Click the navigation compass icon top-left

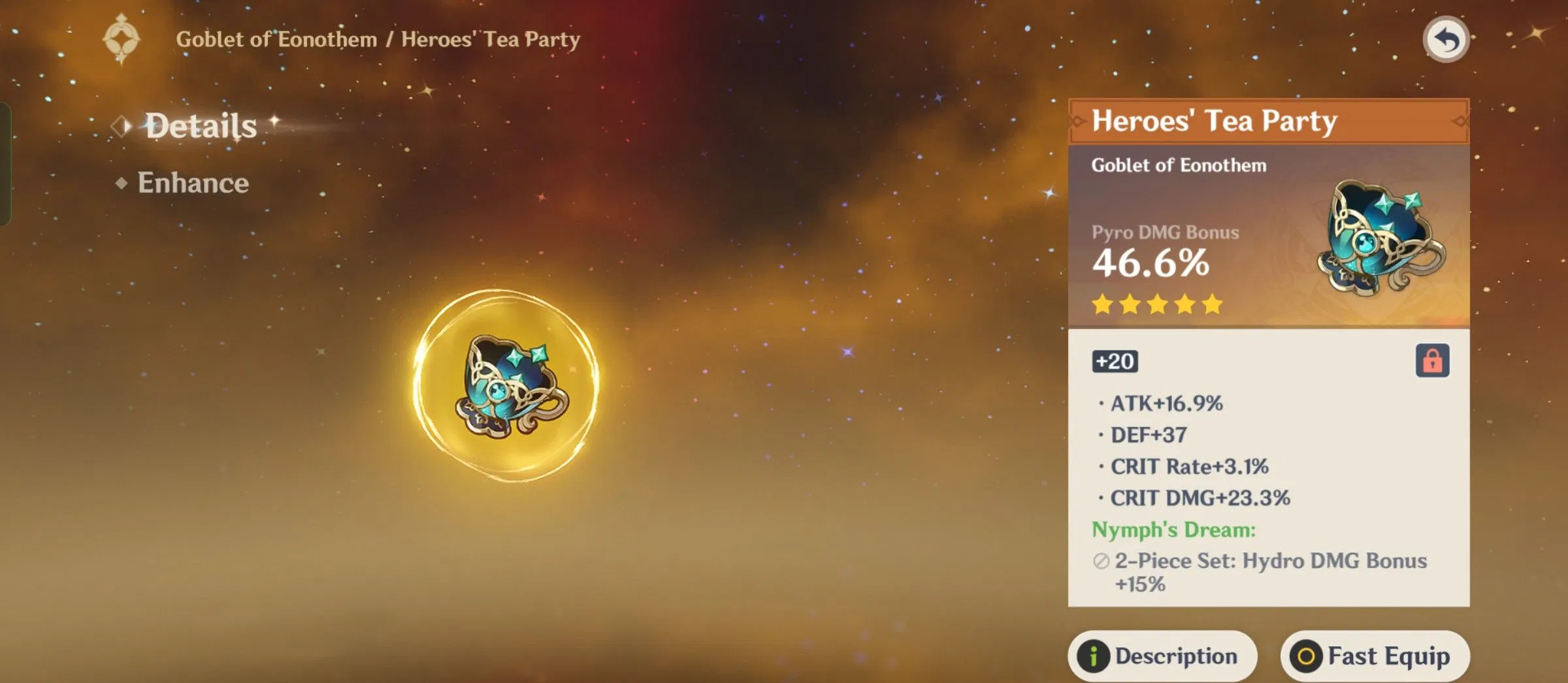coord(122,39)
